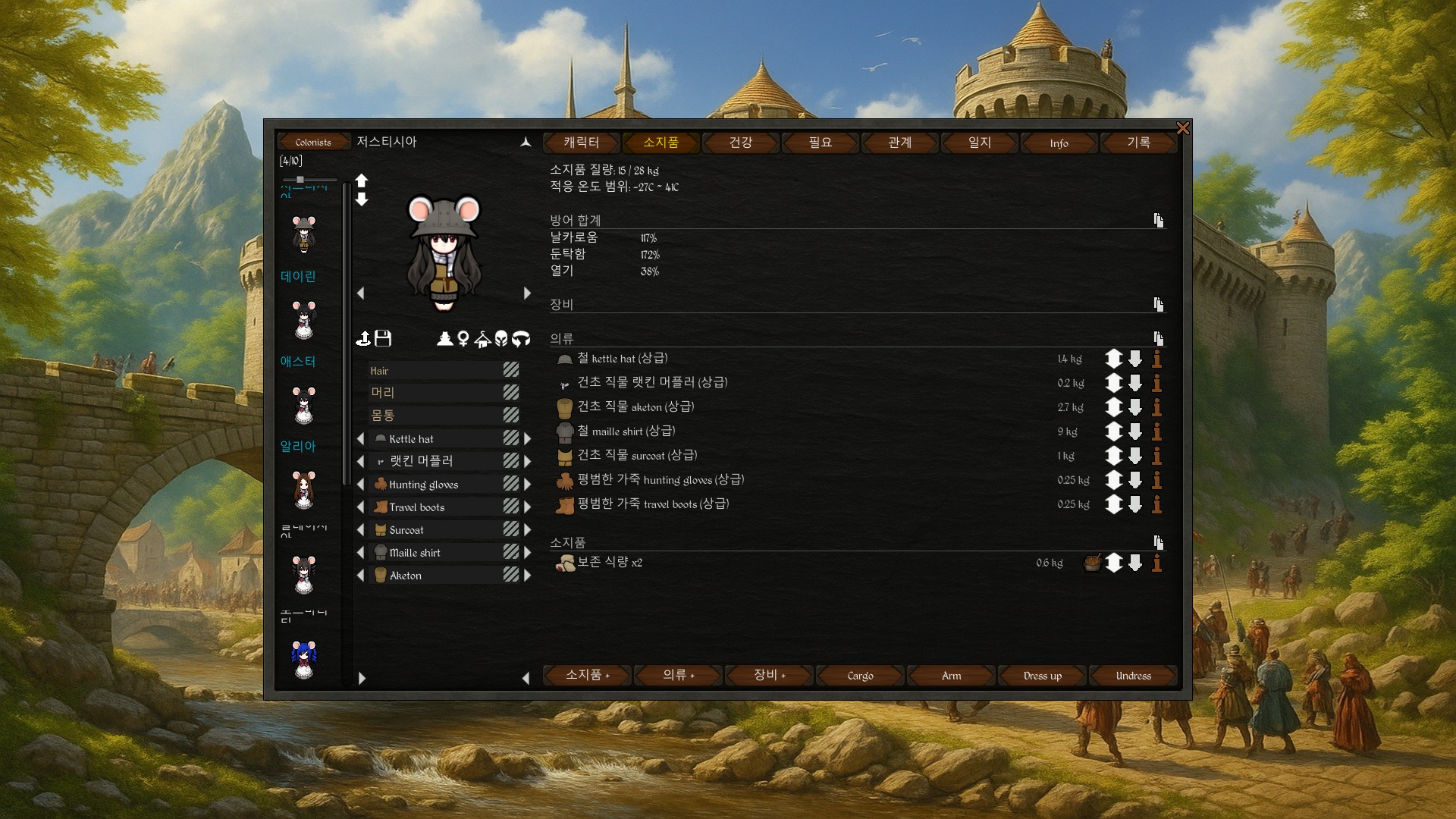Open the 건강 tab
This screenshot has width=1456, height=819.
(x=741, y=143)
